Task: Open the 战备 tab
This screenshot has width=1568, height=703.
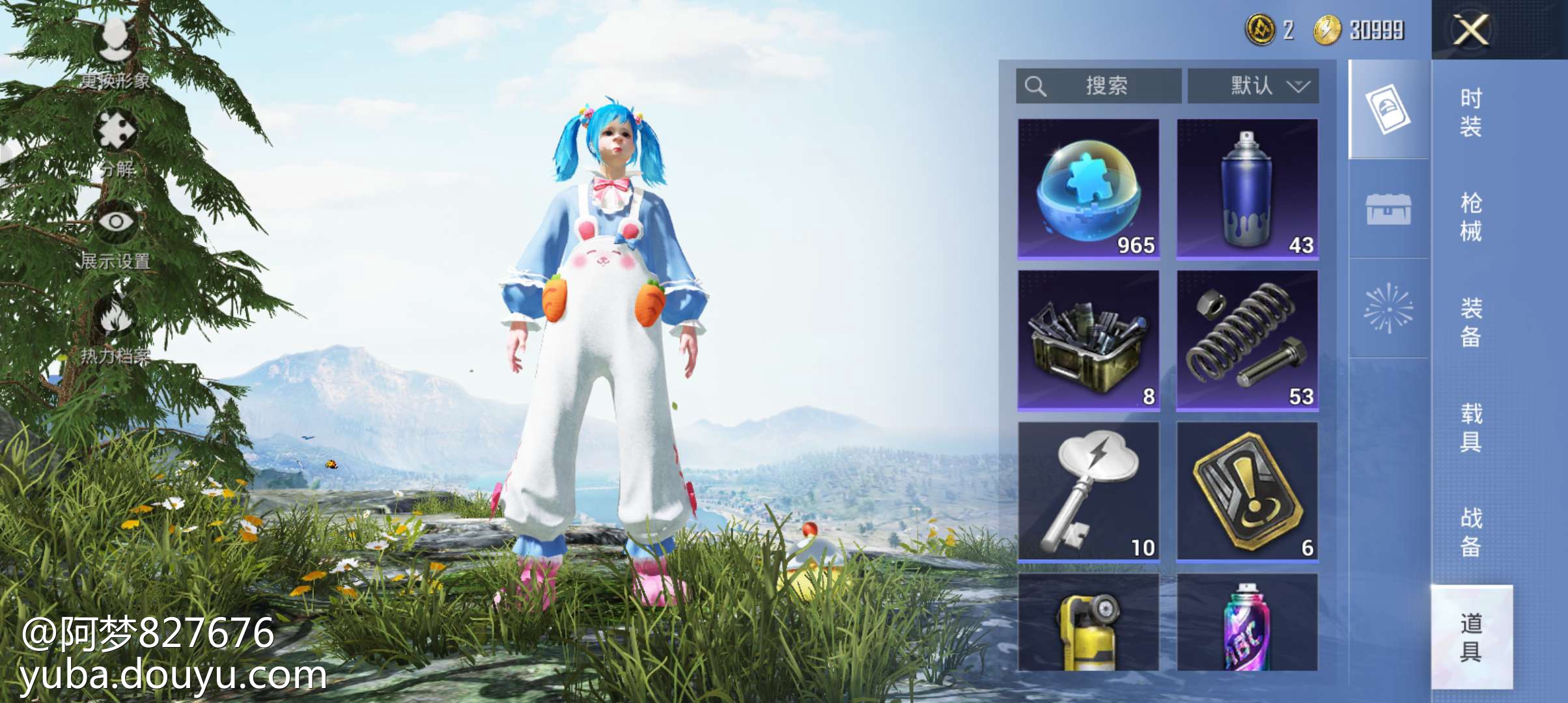Action: tap(1470, 532)
